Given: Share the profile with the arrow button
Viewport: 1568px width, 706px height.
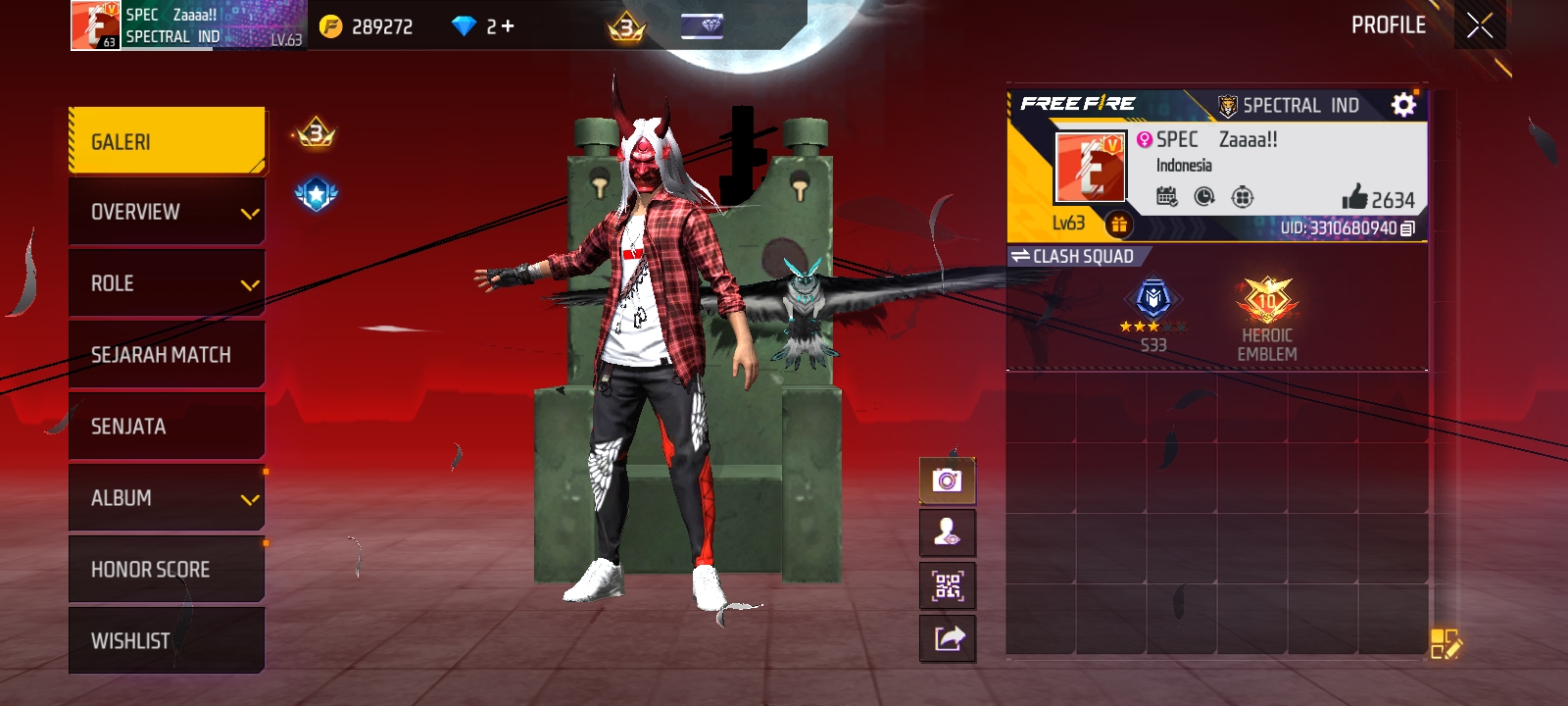Looking at the screenshot, I should tap(948, 639).
